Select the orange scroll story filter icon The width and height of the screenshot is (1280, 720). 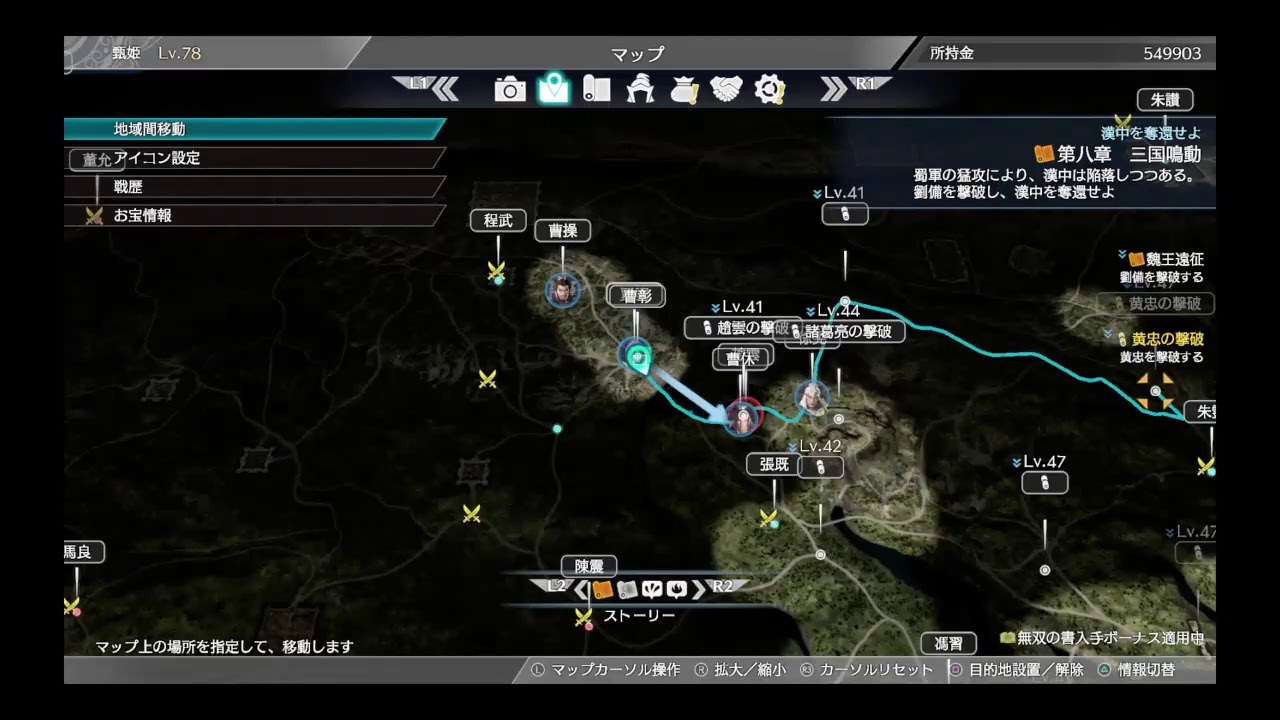603,589
